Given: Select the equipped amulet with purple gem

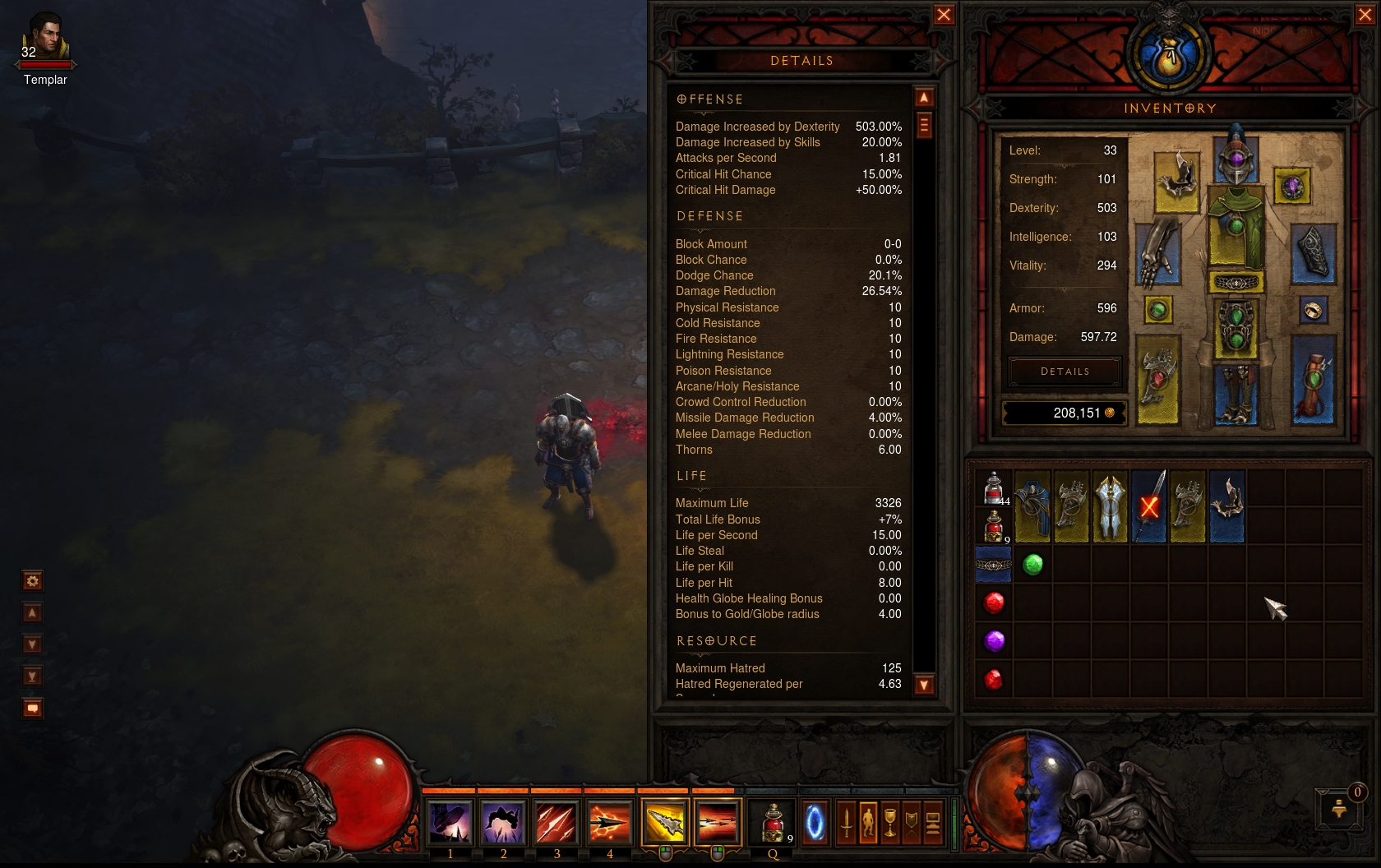Looking at the screenshot, I should point(1292,187).
